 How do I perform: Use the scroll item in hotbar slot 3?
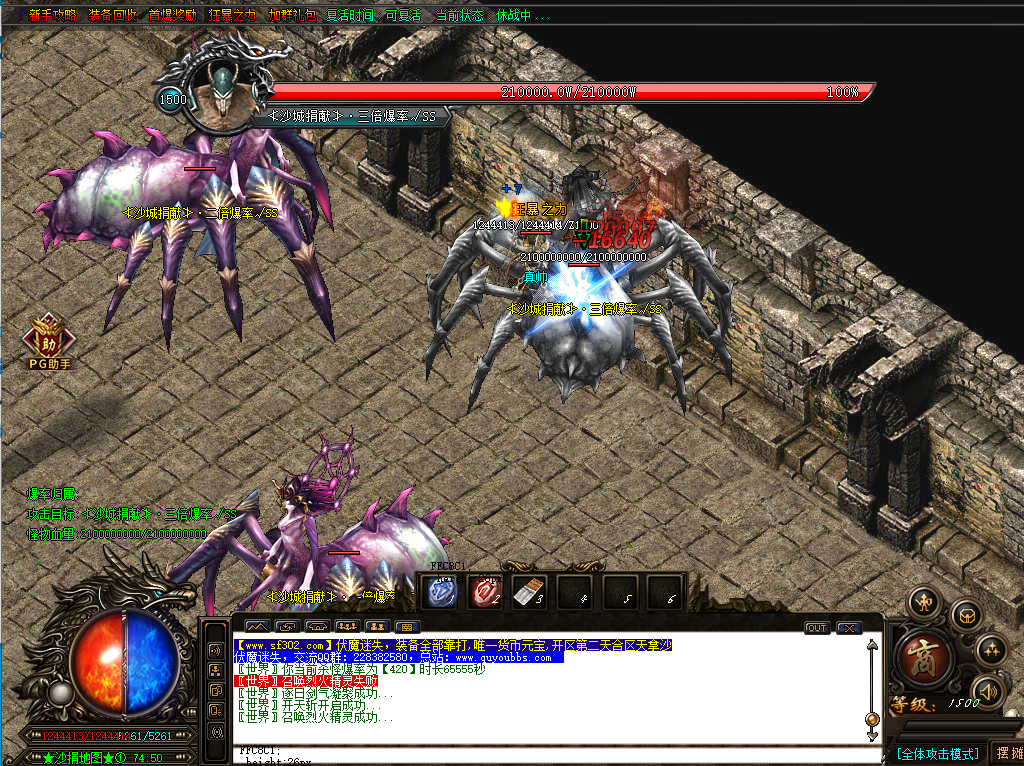[x=529, y=592]
